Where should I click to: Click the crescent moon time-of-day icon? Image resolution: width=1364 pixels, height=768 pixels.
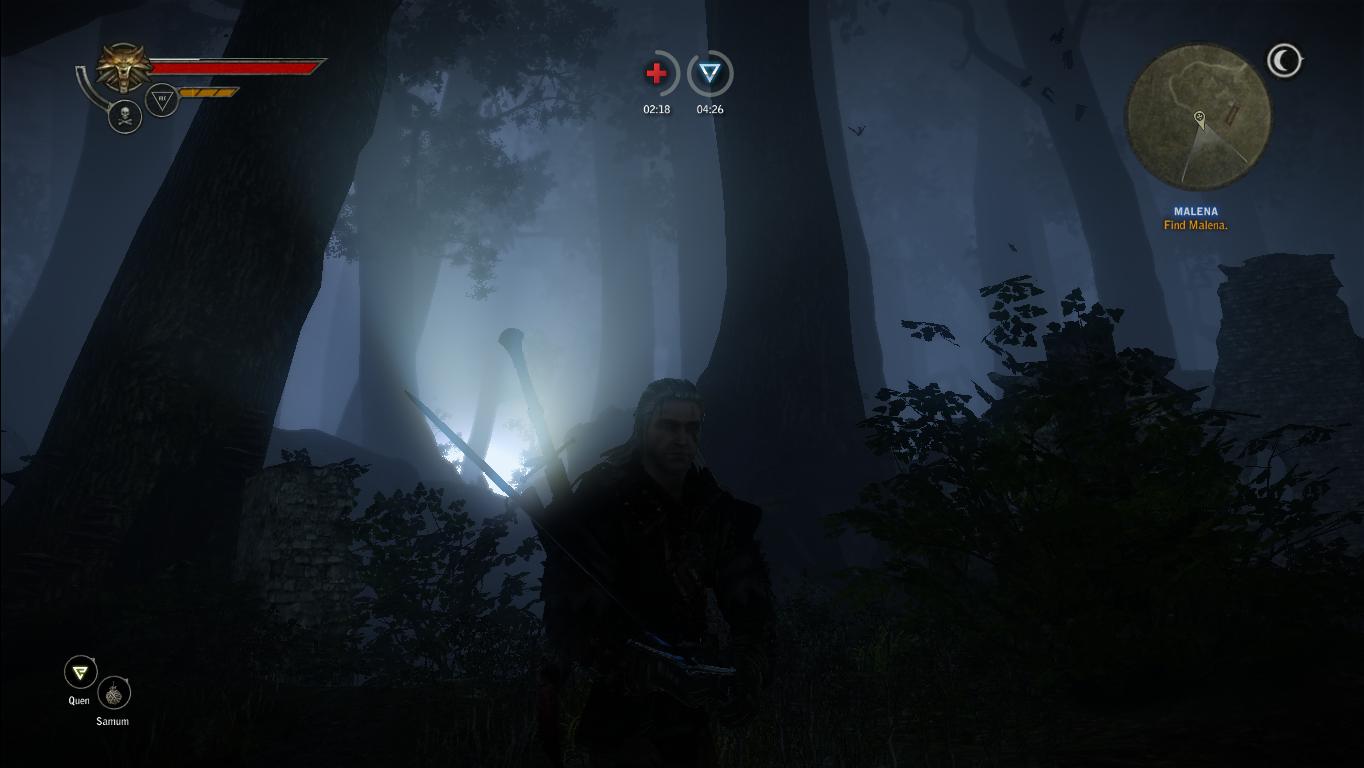pos(1284,61)
